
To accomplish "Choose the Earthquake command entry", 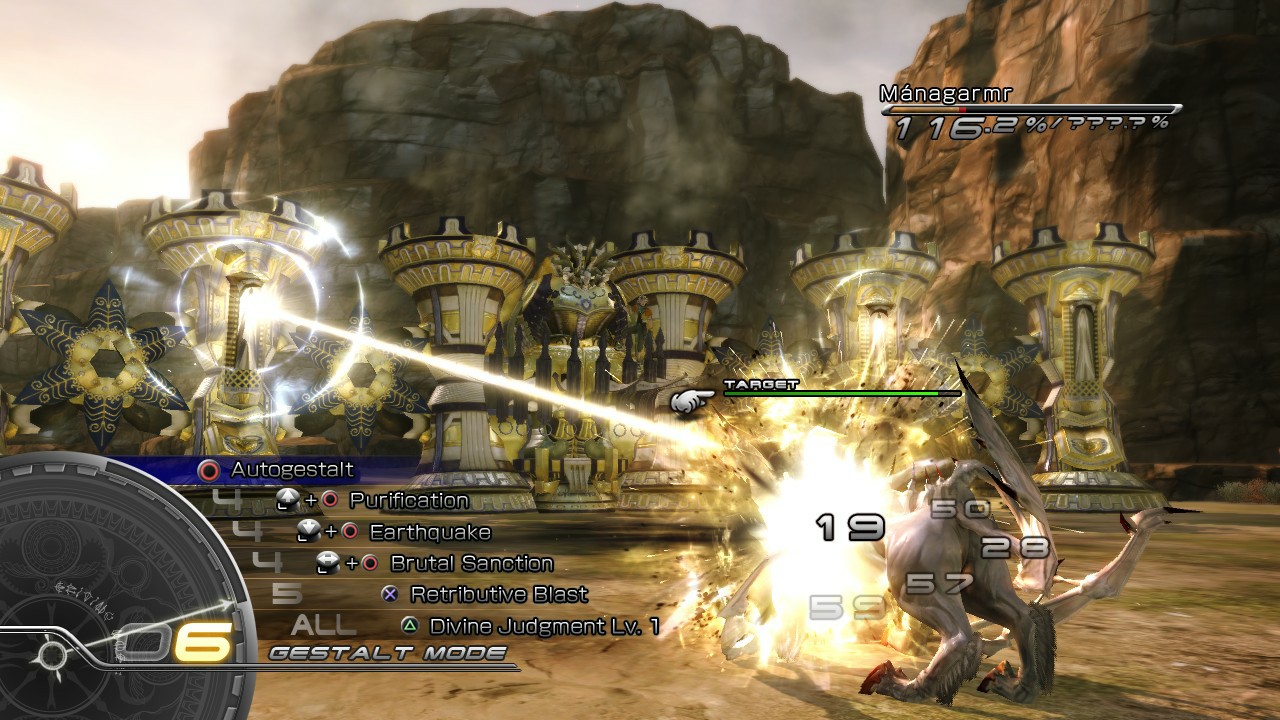I will (x=429, y=532).
